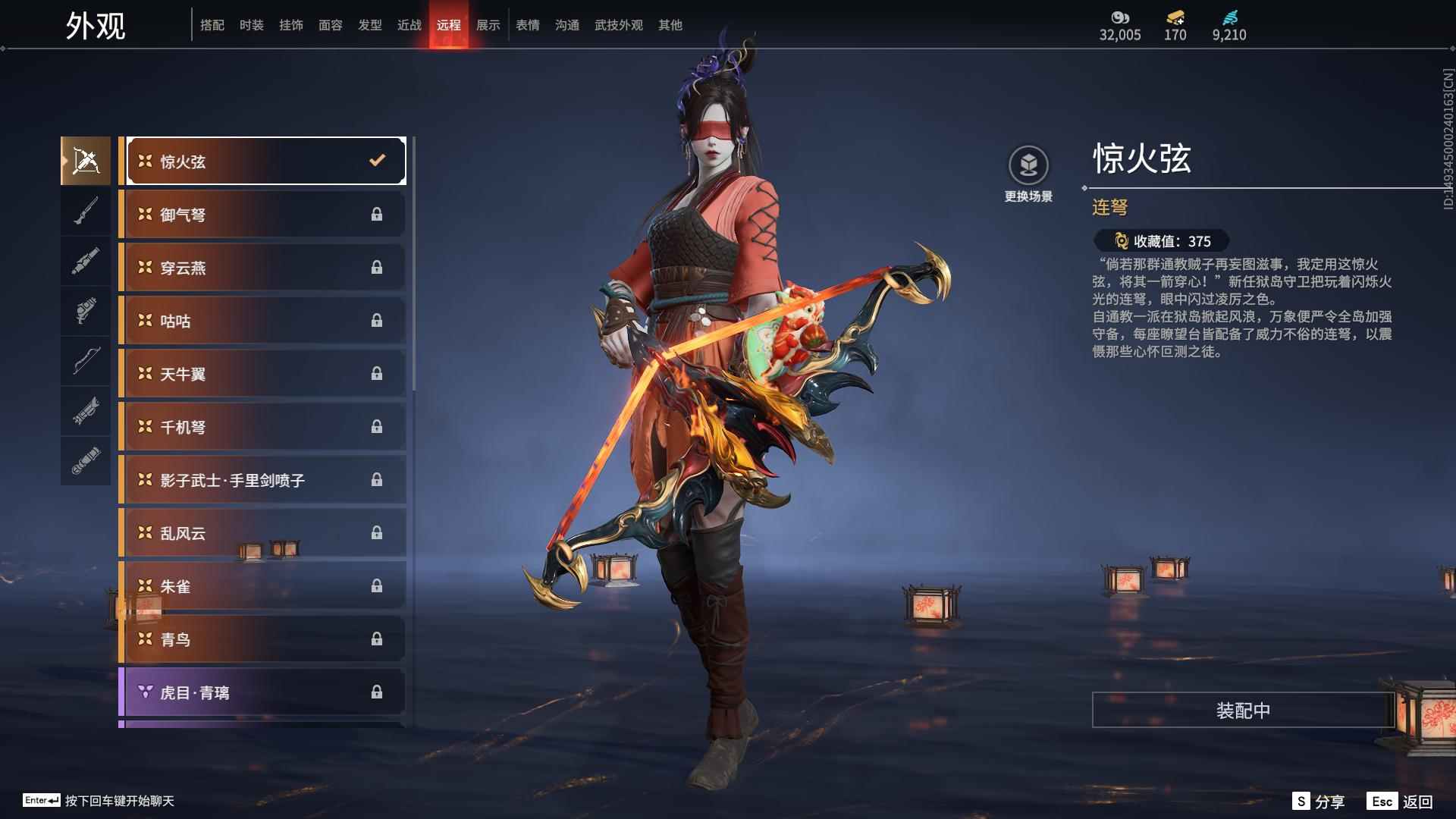Open the musket weapon category in sidebar
Image resolution: width=1456 pixels, height=819 pixels.
[x=86, y=211]
